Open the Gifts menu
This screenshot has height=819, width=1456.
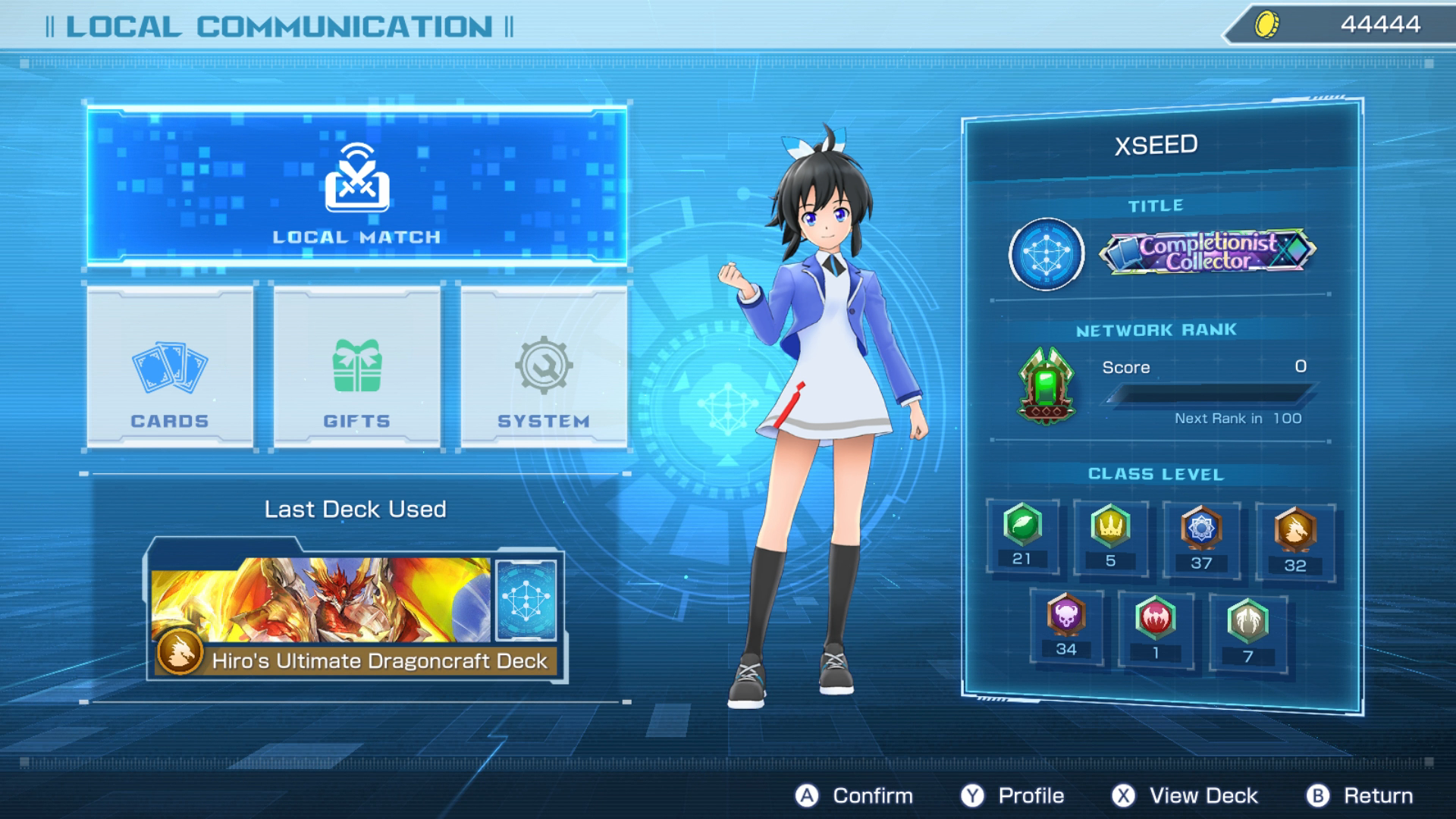[x=356, y=368]
